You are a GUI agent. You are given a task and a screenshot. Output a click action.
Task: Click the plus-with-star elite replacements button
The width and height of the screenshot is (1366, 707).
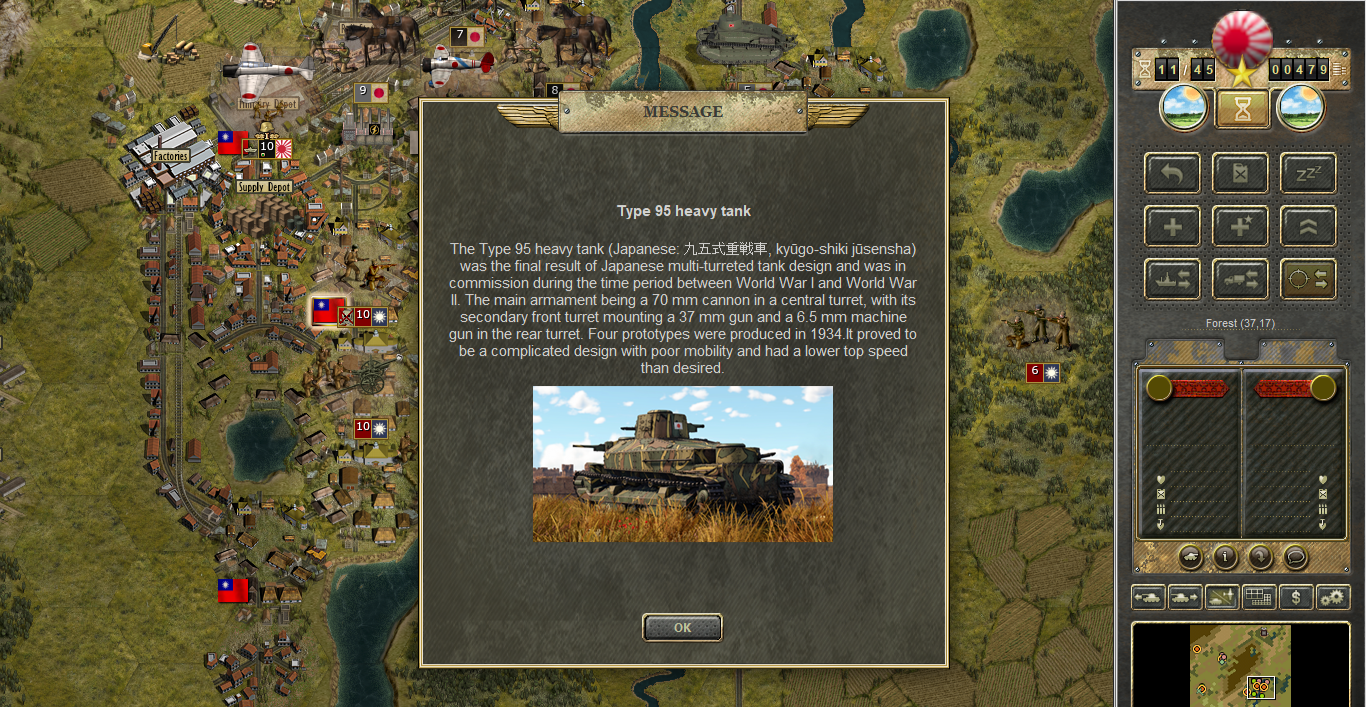[x=1241, y=227]
